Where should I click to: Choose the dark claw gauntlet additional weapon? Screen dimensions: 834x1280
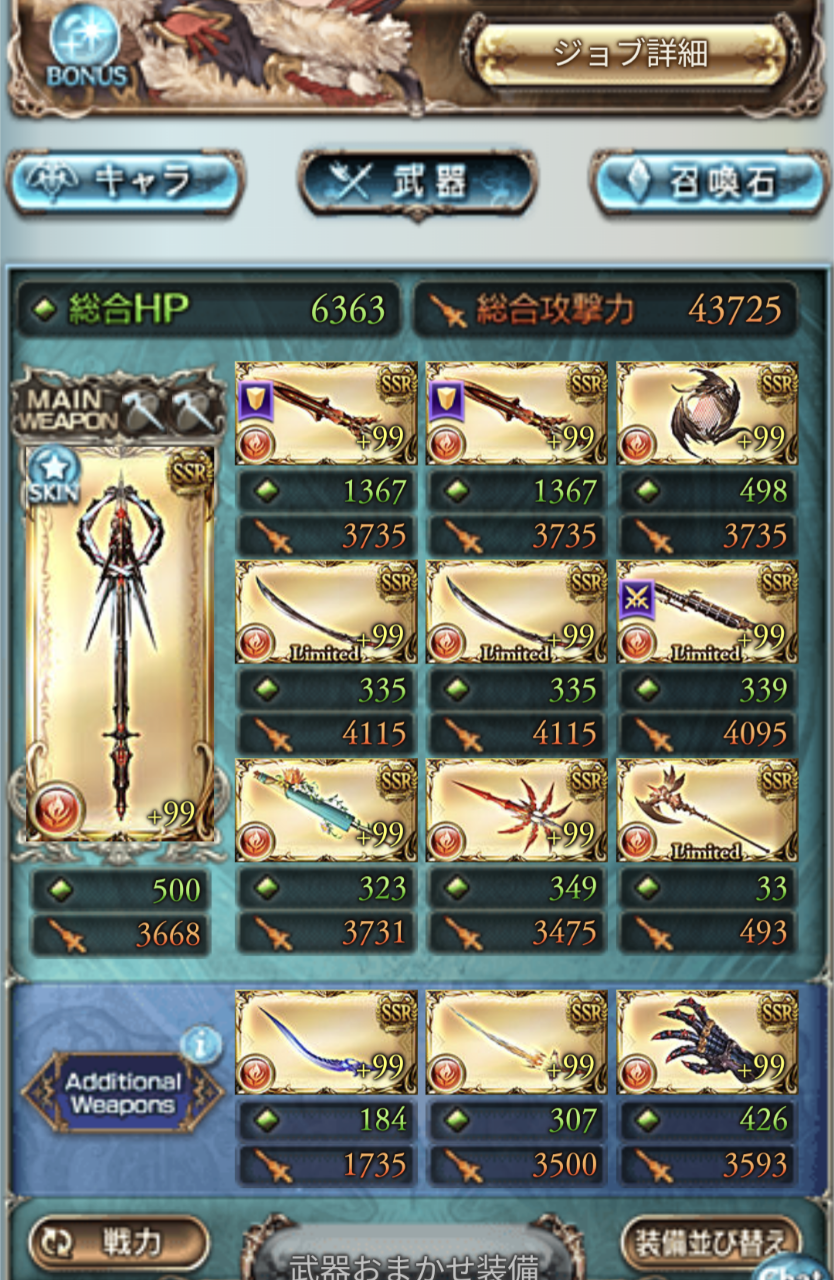point(707,1040)
